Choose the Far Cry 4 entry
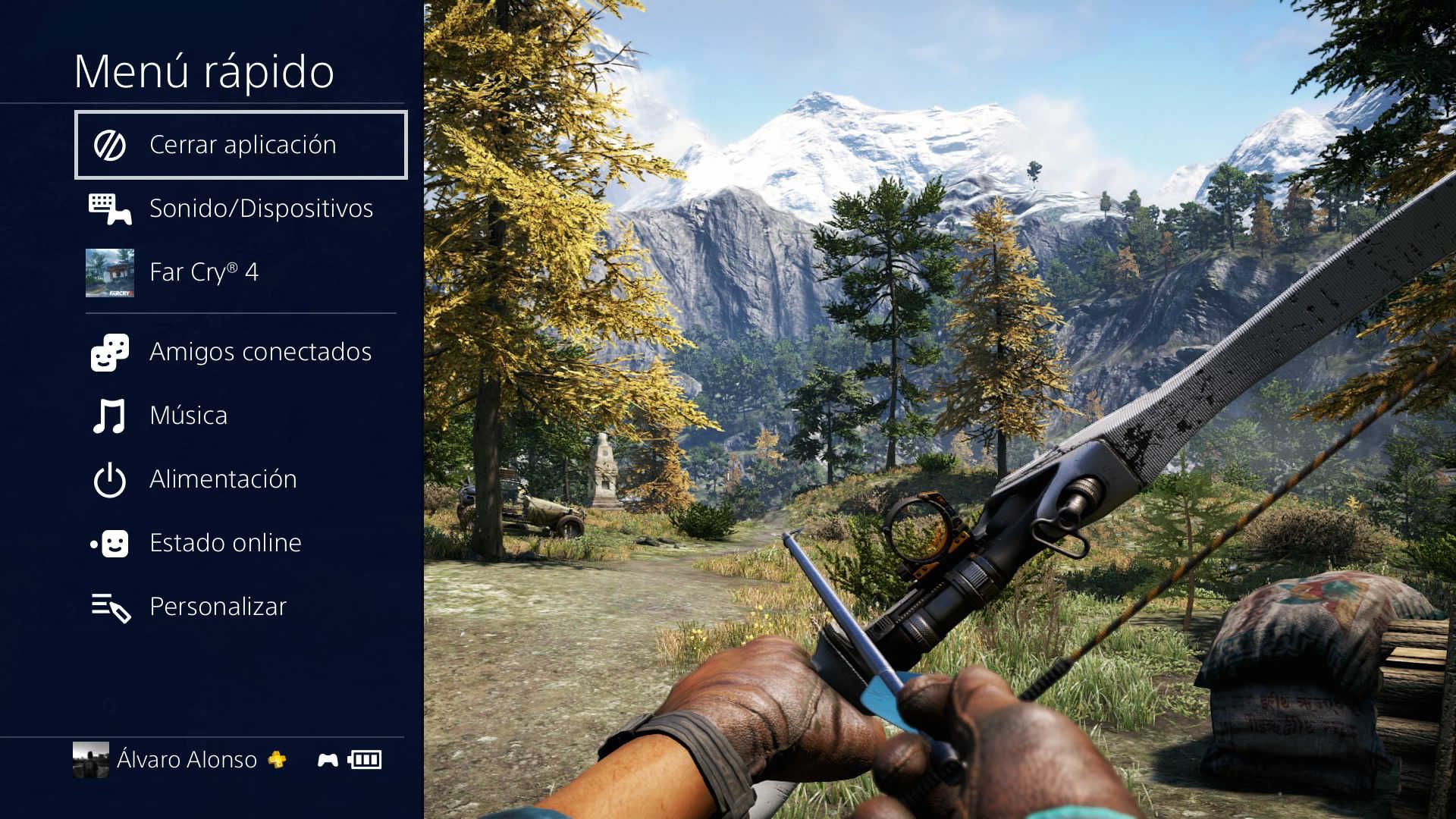Viewport: 1456px width, 819px height. tap(204, 272)
